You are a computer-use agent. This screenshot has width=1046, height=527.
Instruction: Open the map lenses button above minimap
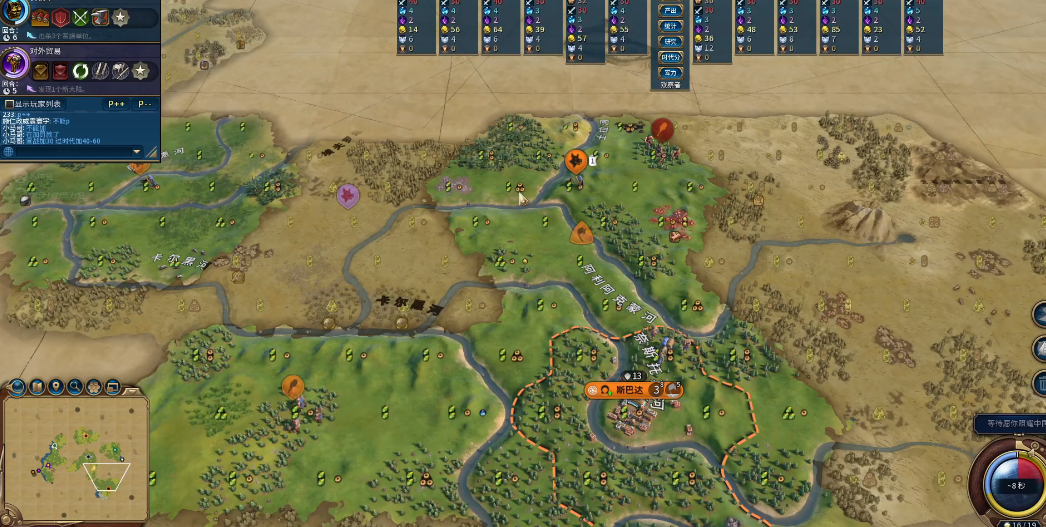35,387
